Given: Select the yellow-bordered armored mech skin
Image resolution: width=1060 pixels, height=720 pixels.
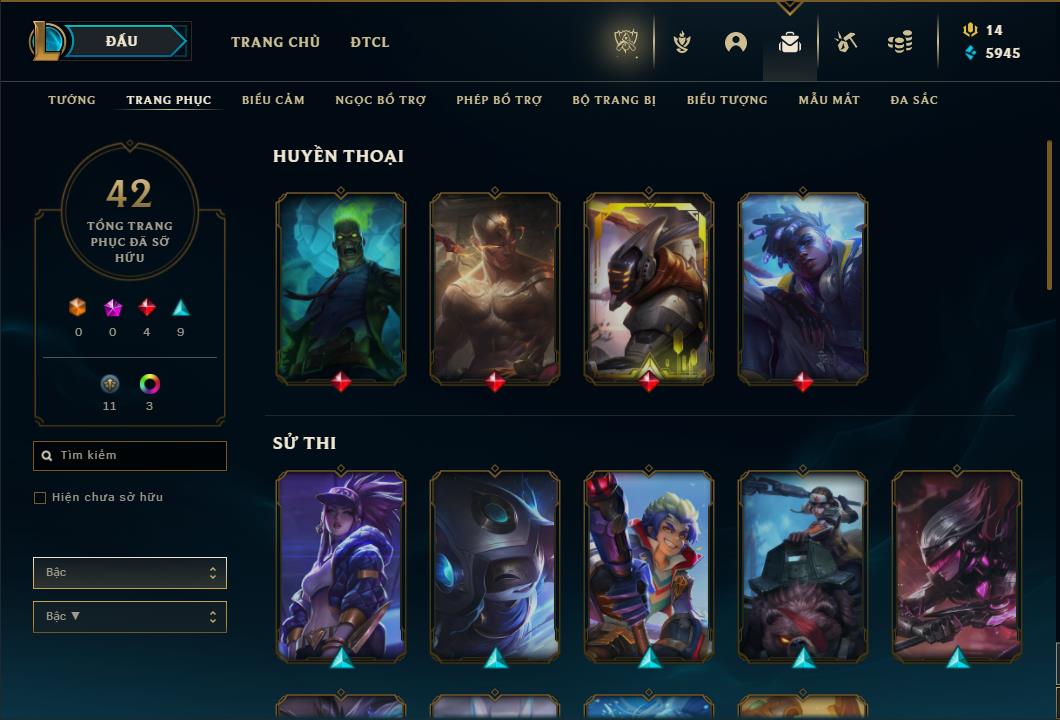Looking at the screenshot, I should [x=649, y=288].
